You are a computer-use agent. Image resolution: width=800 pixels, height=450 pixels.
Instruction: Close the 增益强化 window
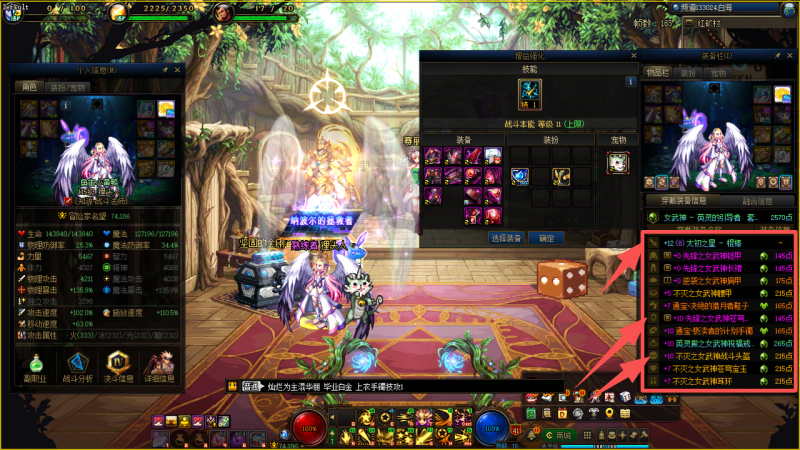634,57
